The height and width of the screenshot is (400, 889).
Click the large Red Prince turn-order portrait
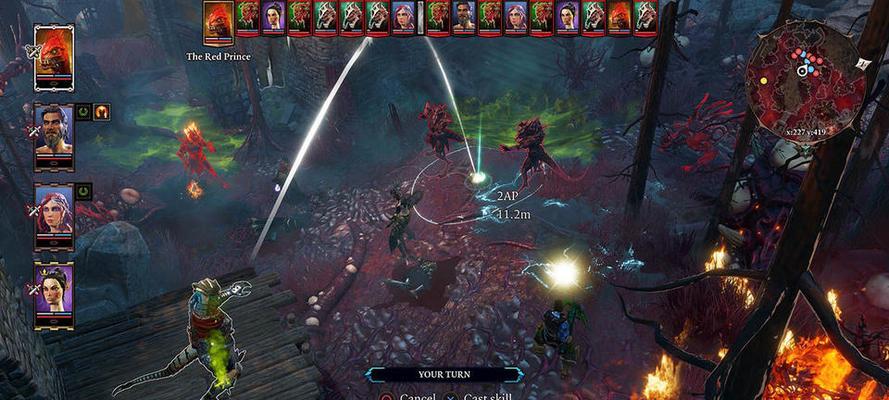point(218,22)
